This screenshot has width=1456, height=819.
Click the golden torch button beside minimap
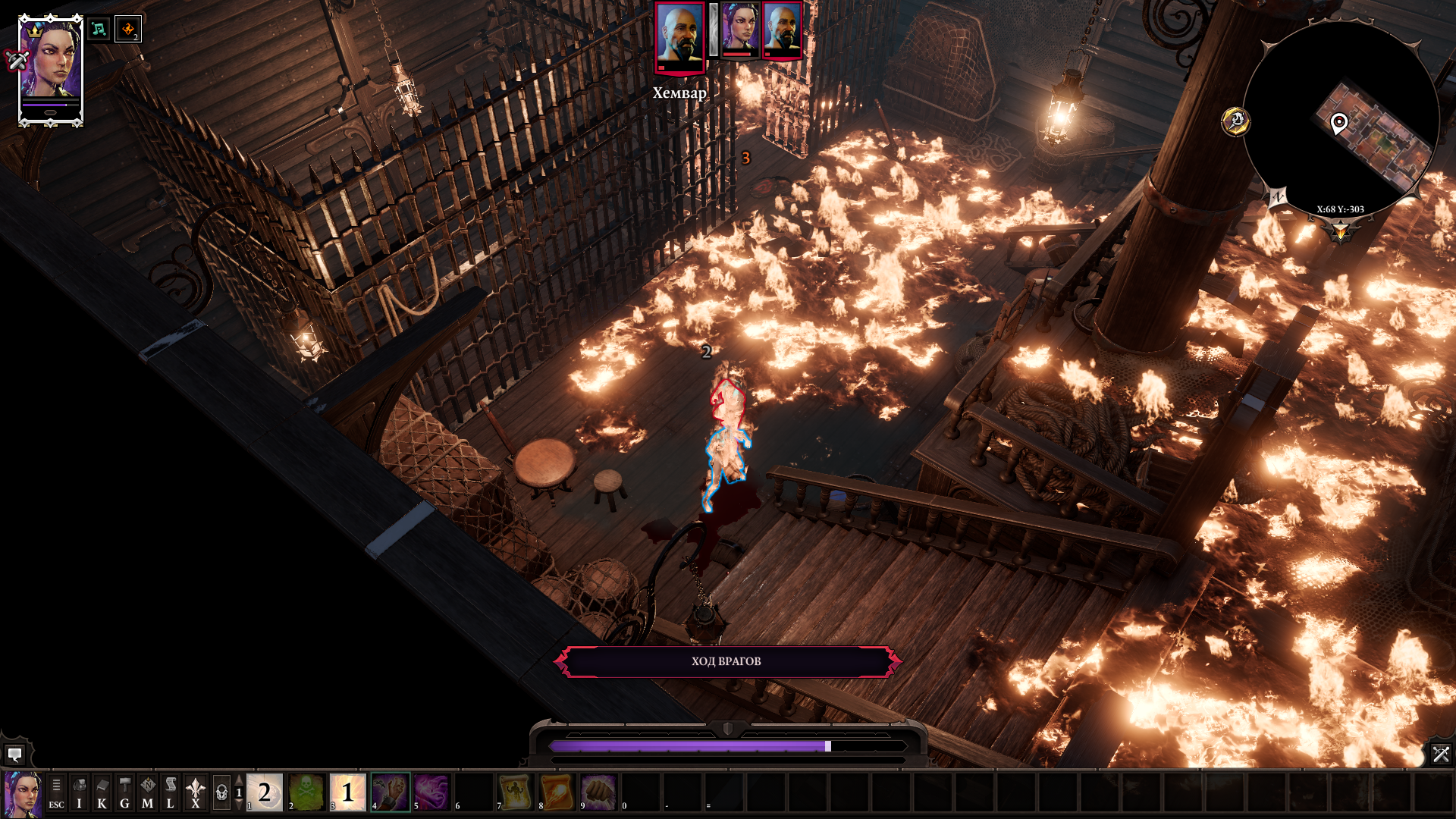pos(1235,121)
